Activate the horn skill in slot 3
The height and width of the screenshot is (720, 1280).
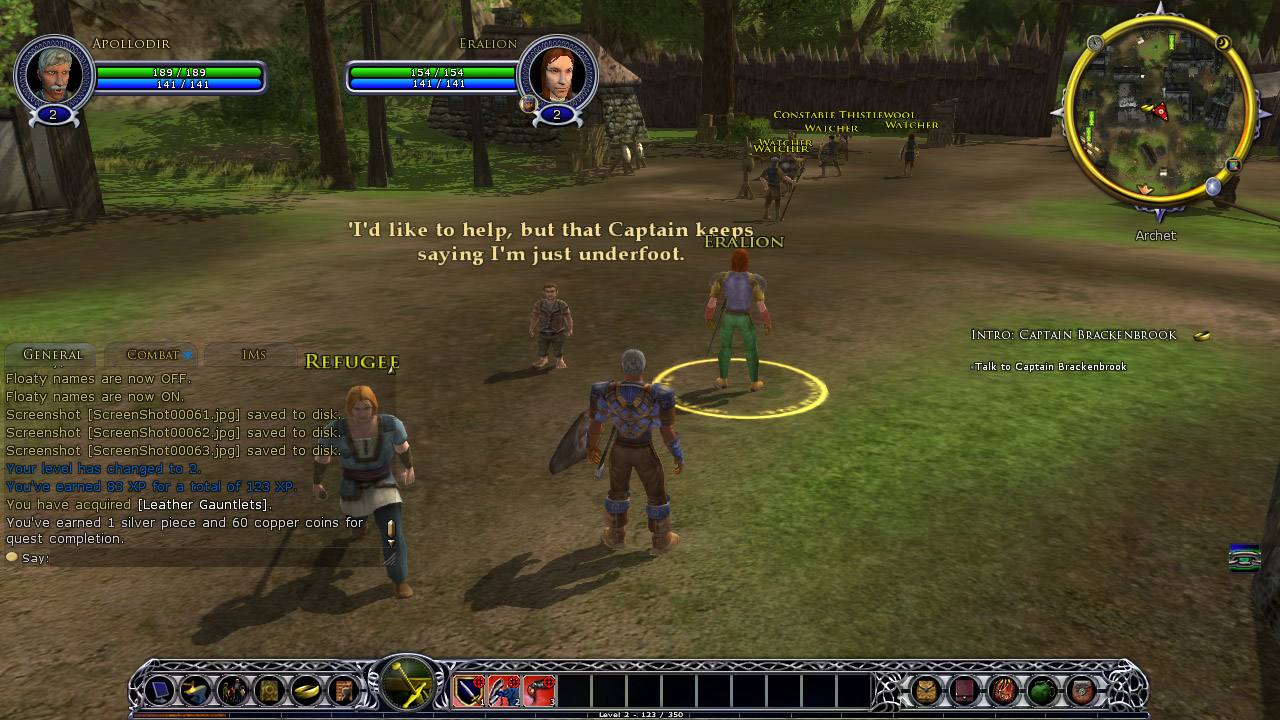[540, 691]
